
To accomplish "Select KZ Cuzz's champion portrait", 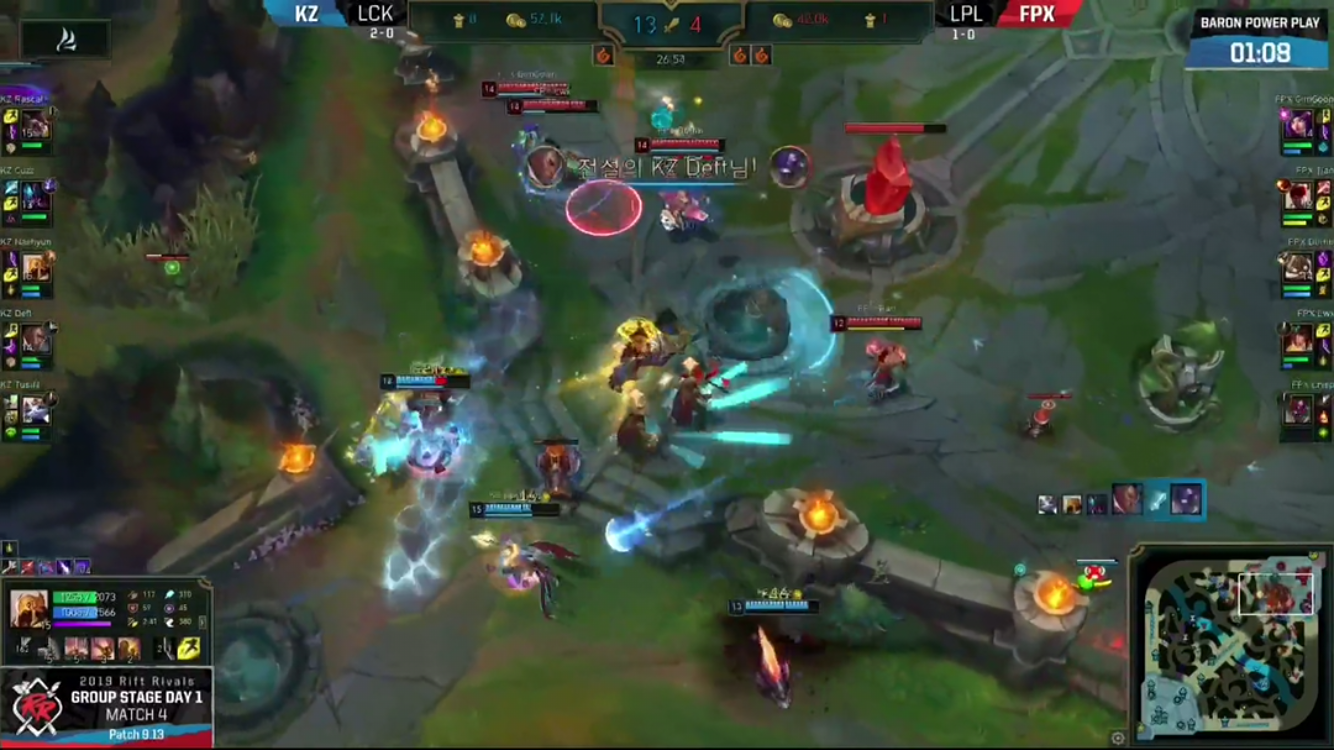I will point(36,197).
